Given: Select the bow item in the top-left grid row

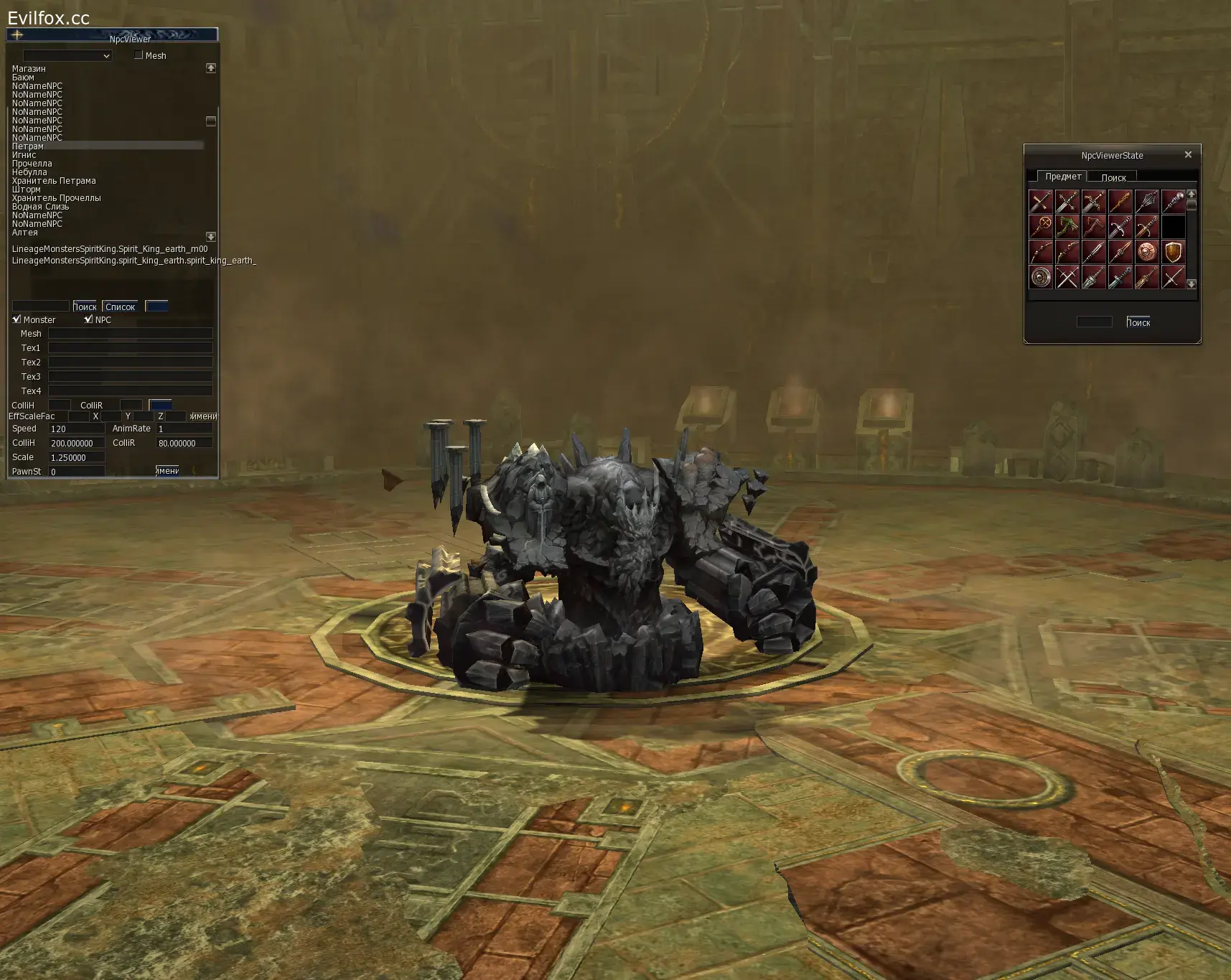Looking at the screenshot, I should tap(1041, 251).
